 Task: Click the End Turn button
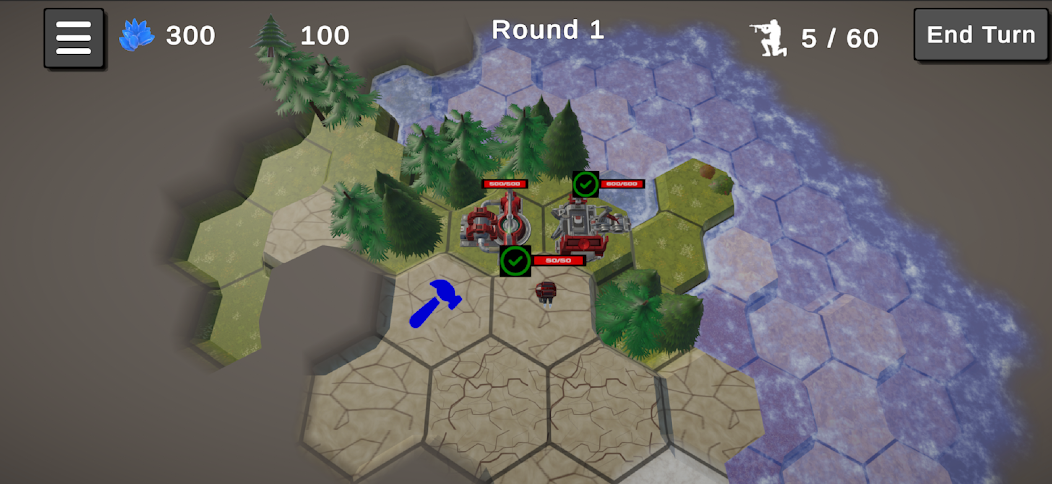tap(979, 36)
